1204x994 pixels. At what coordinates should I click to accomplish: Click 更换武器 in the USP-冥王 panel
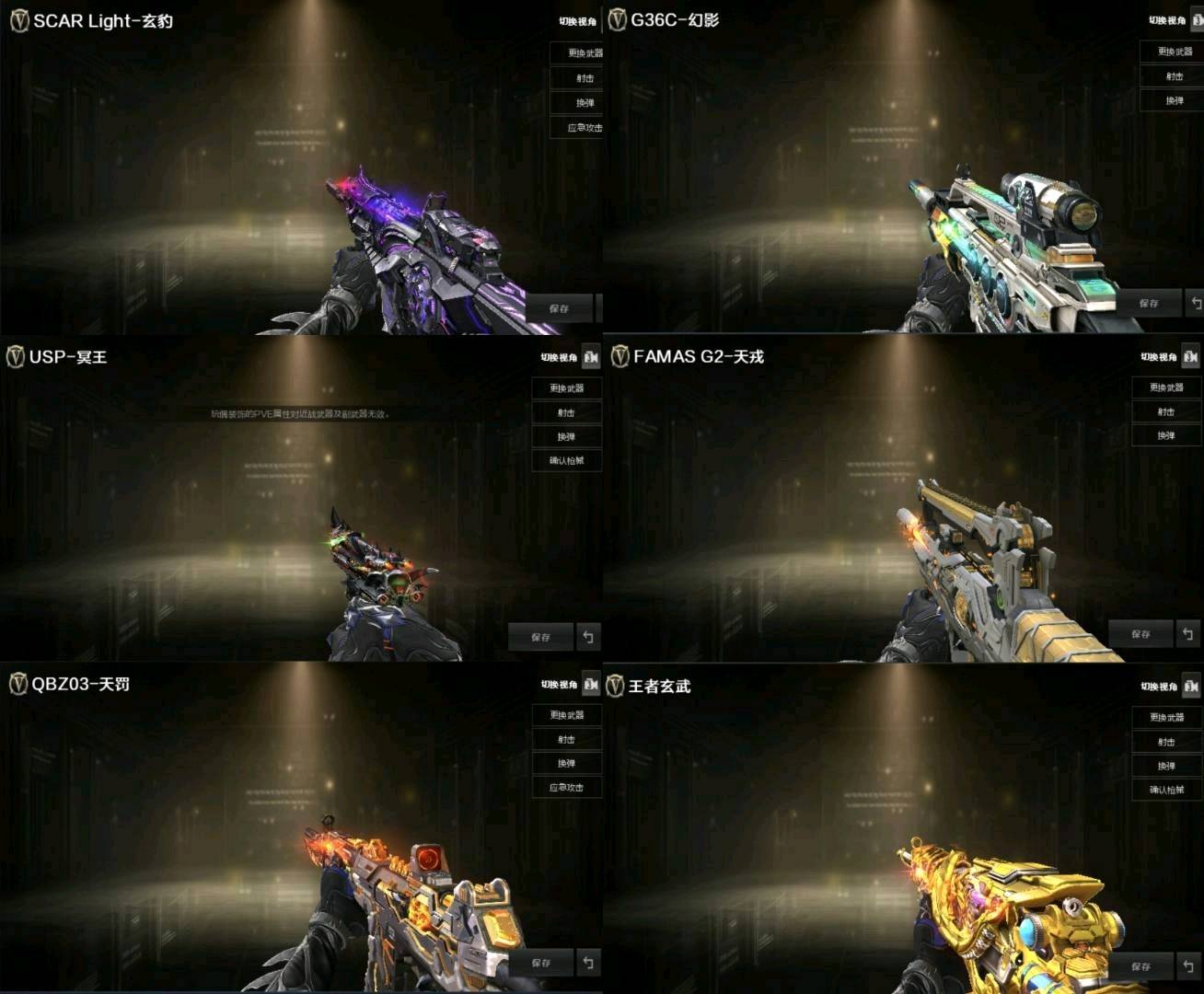(x=565, y=388)
